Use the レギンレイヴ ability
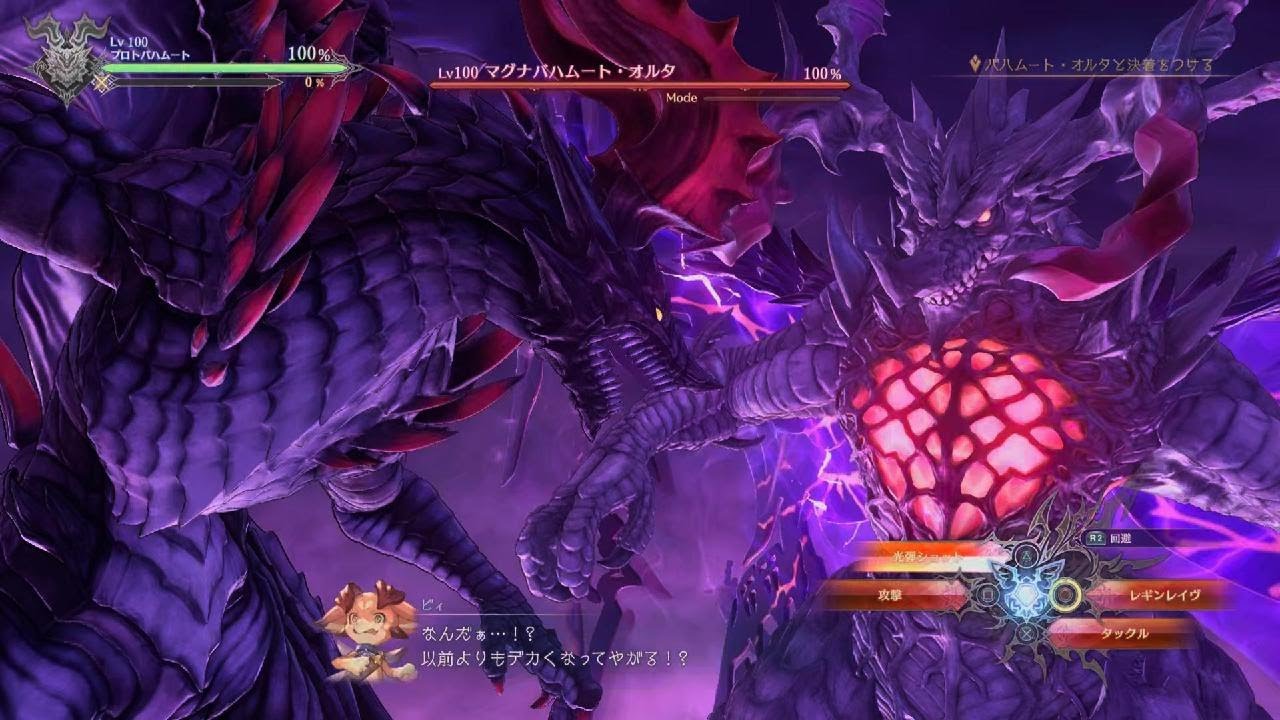This screenshot has width=1280, height=720. pyautogui.click(x=1148, y=595)
